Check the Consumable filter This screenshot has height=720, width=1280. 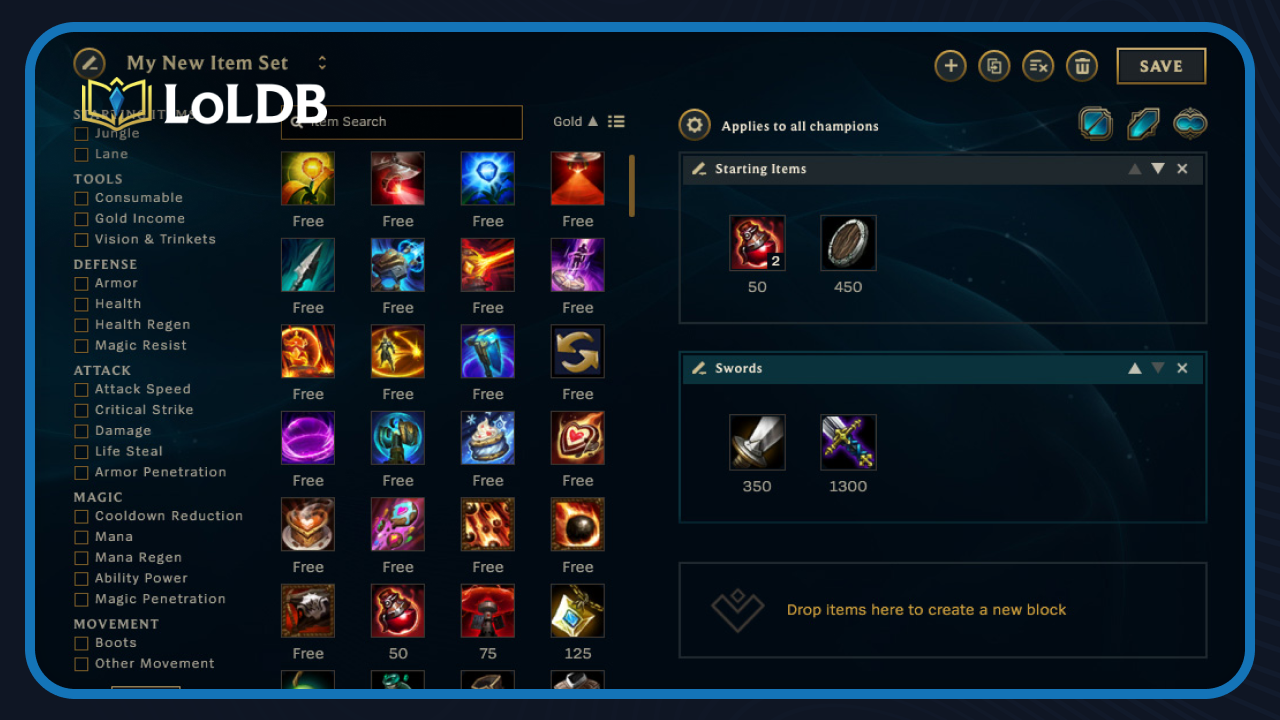81,198
